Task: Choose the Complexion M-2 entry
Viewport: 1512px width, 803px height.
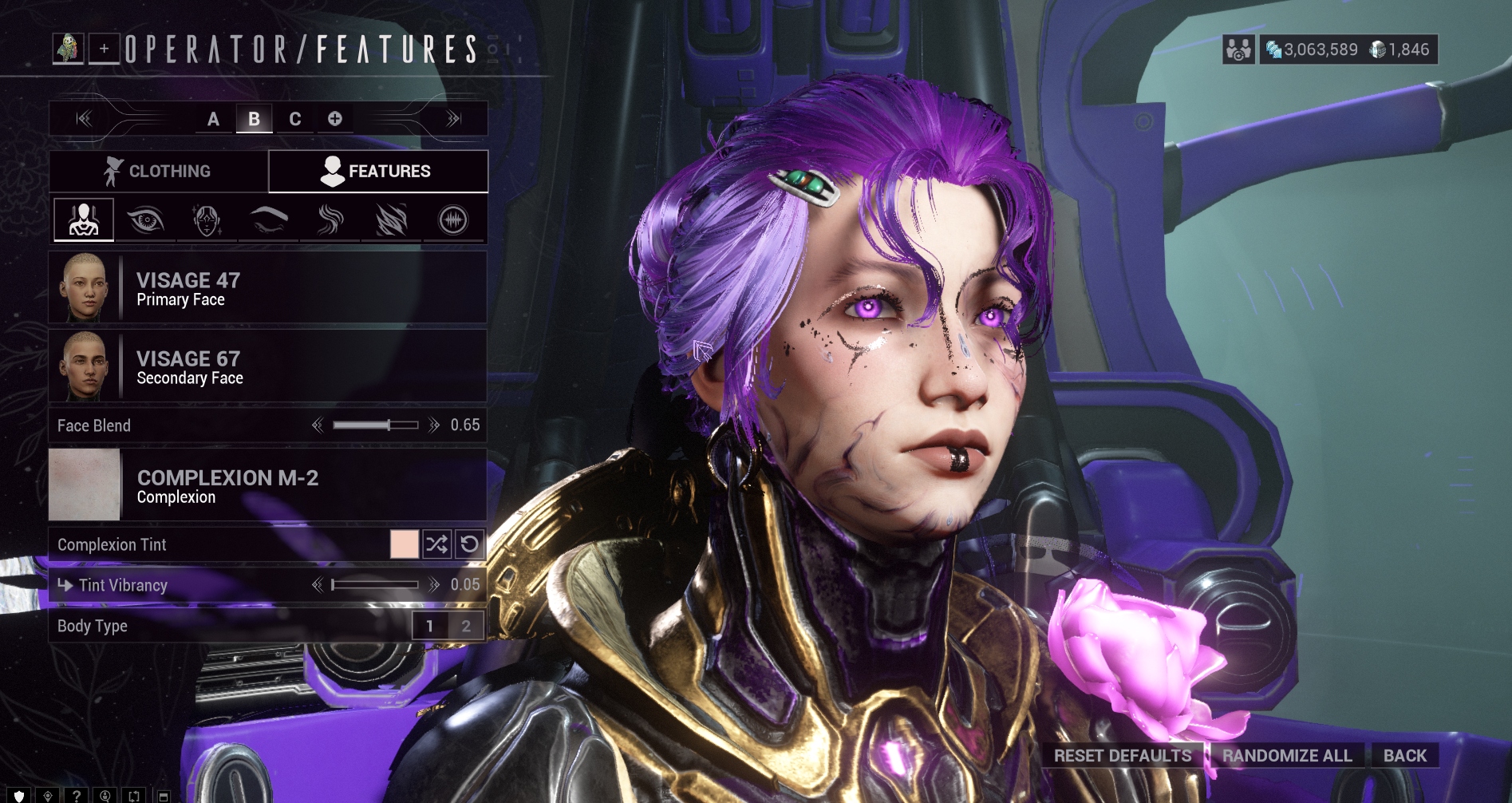Action: [x=267, y=485]
